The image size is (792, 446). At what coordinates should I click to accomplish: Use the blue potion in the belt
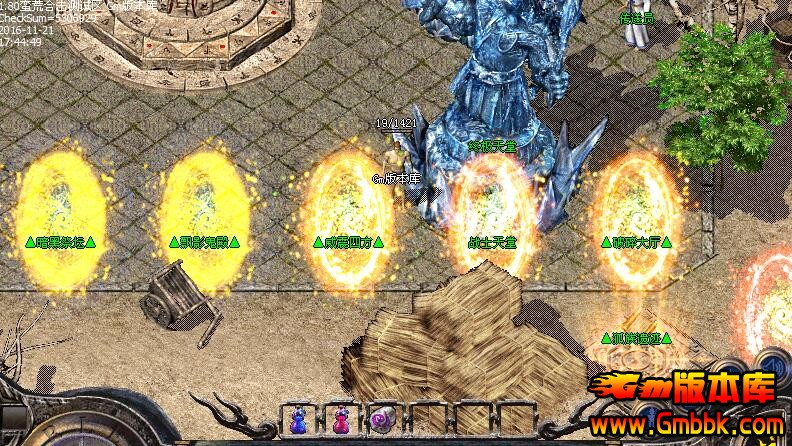point(298,421)
